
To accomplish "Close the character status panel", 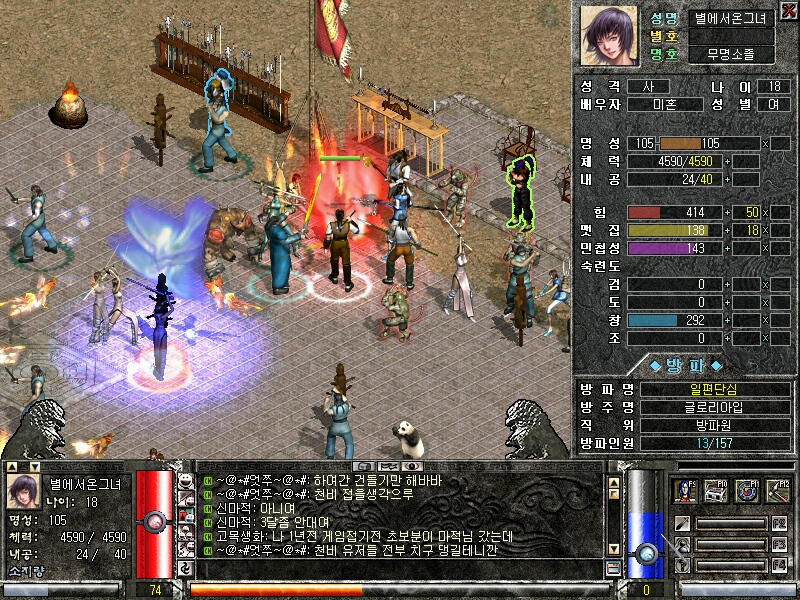I will [x=789, y=9].
